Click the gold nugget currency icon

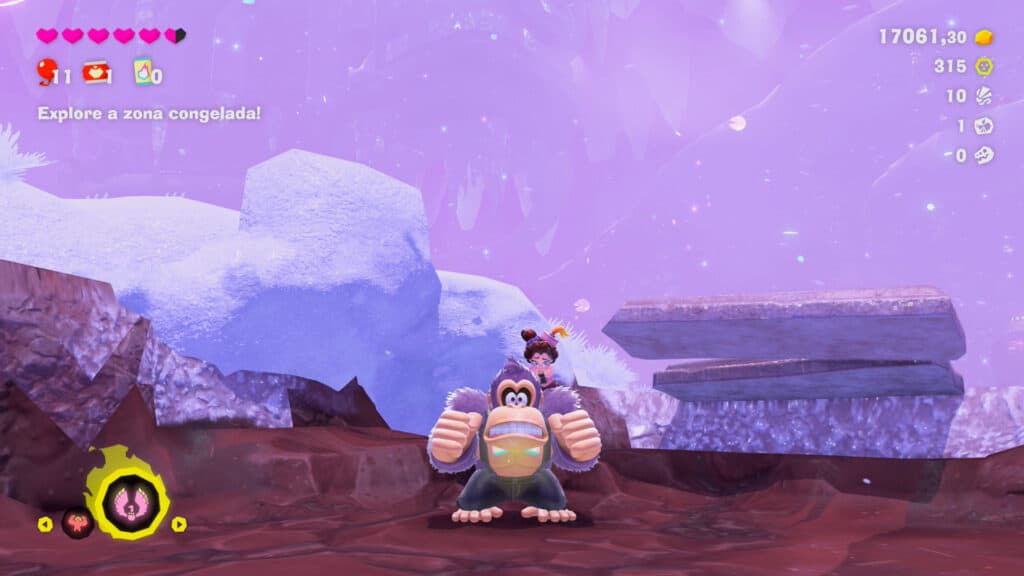(984, 37)
